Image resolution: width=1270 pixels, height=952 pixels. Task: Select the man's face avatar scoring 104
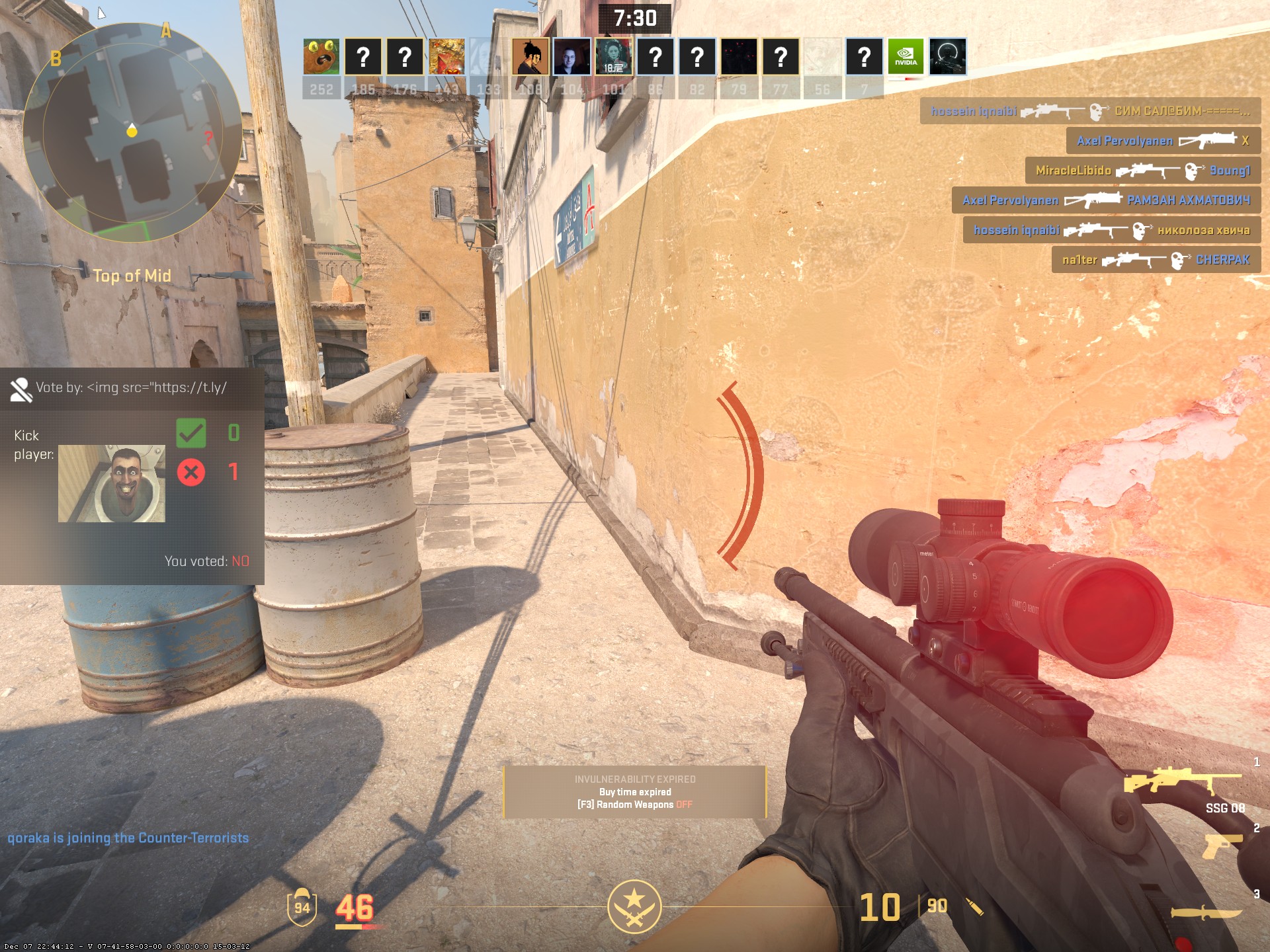572,56
